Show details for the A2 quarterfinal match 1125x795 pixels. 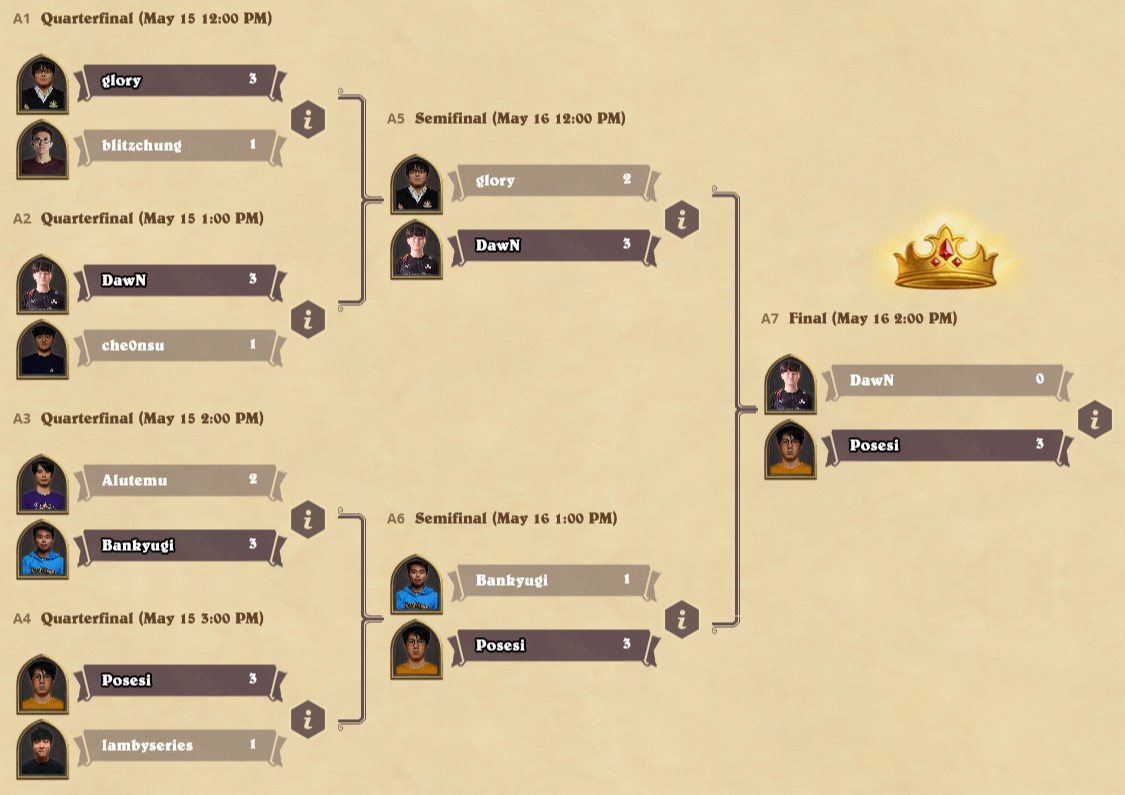[x=308, y=320]
